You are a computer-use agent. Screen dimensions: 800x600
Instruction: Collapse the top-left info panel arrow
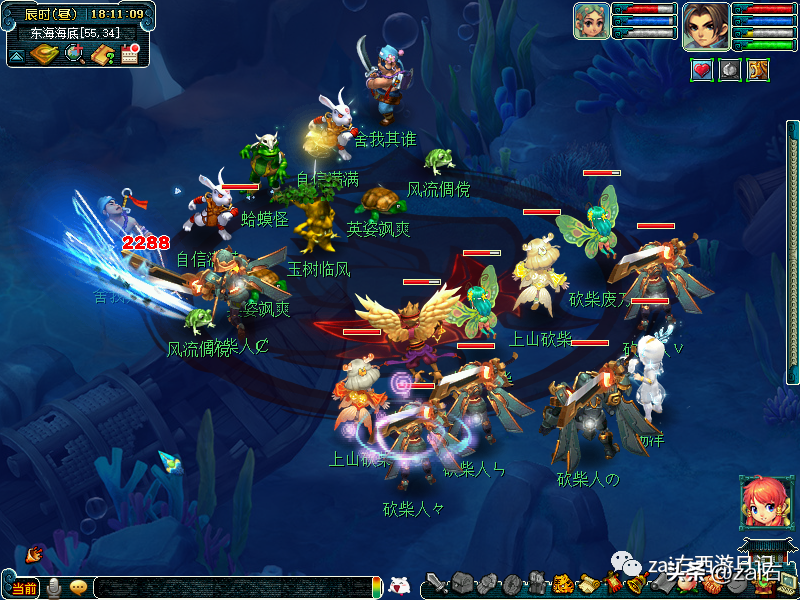17,55
